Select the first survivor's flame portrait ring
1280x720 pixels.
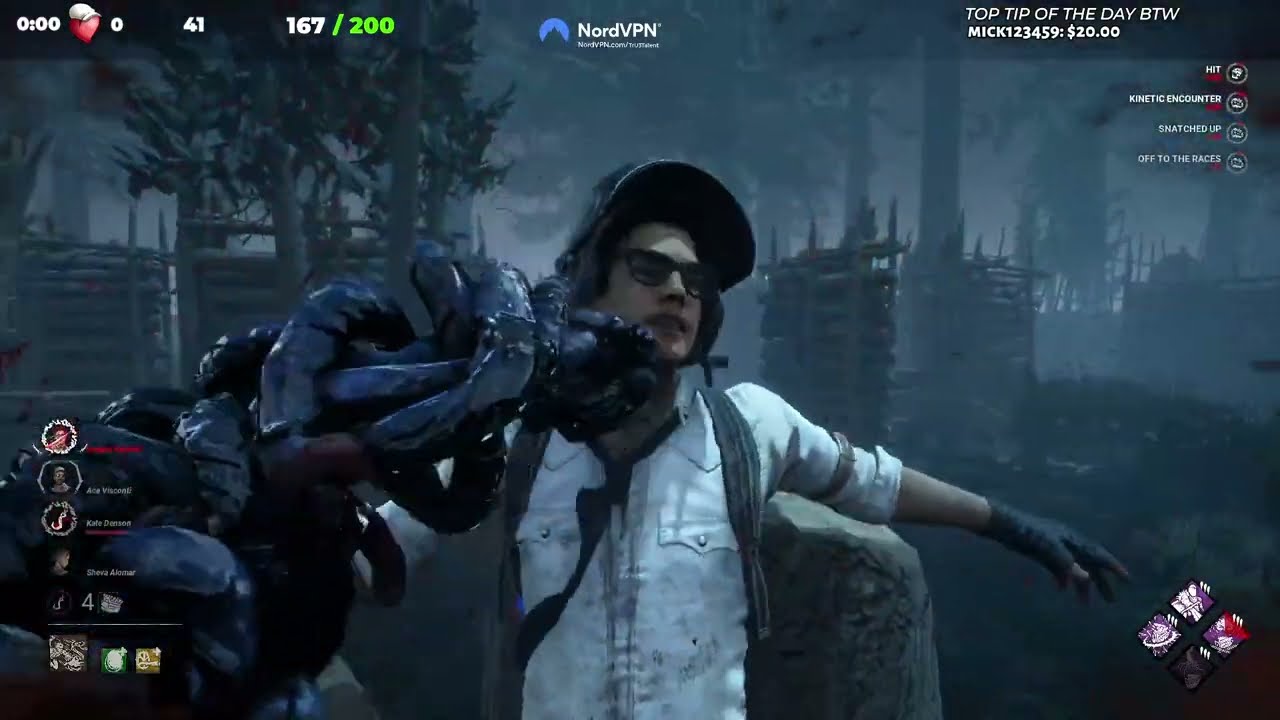coord(60,436)
